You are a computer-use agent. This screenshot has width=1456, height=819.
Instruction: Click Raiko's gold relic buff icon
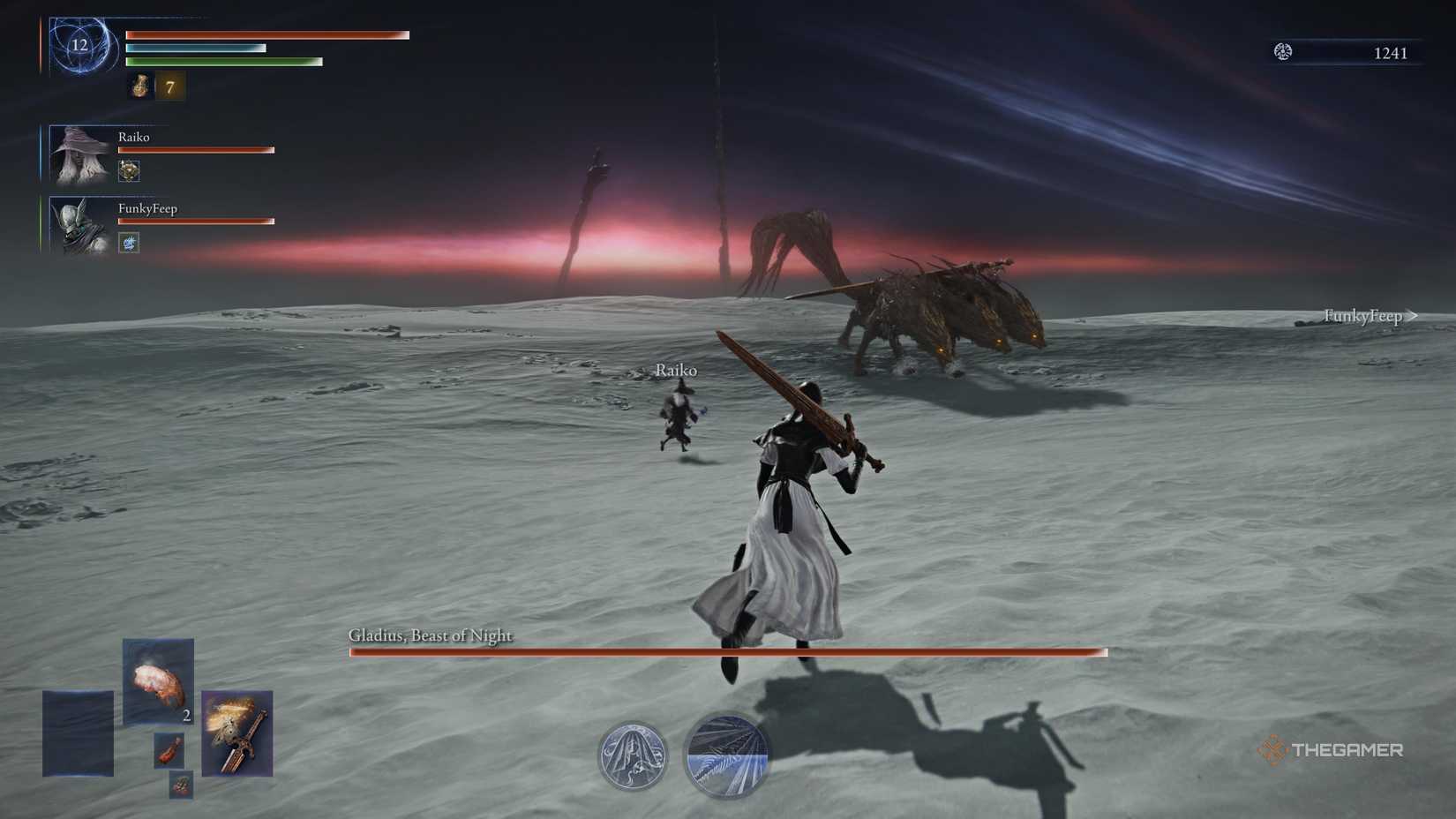(128, 169)
